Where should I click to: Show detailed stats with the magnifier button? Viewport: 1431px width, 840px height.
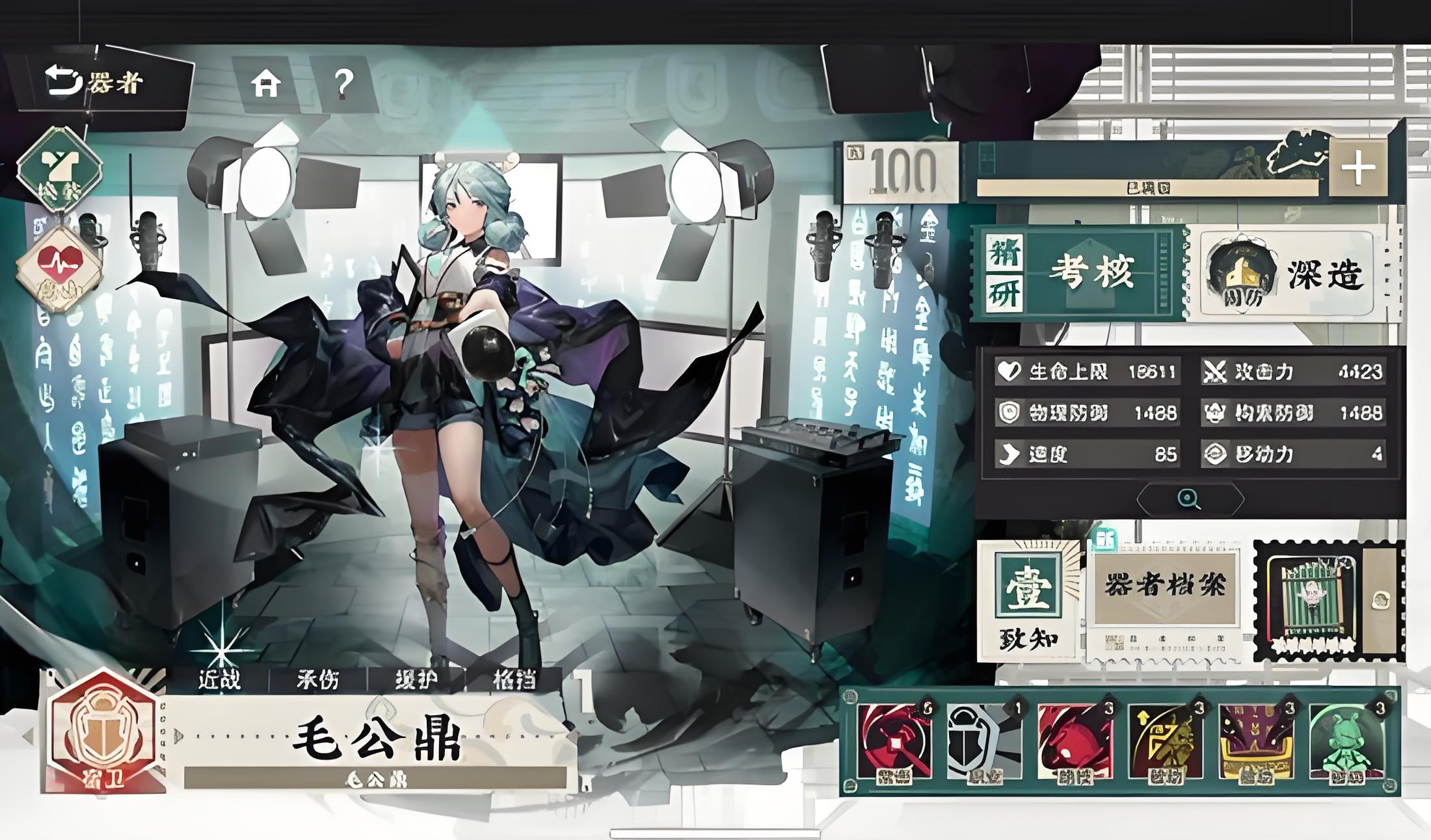(1189, 499)
